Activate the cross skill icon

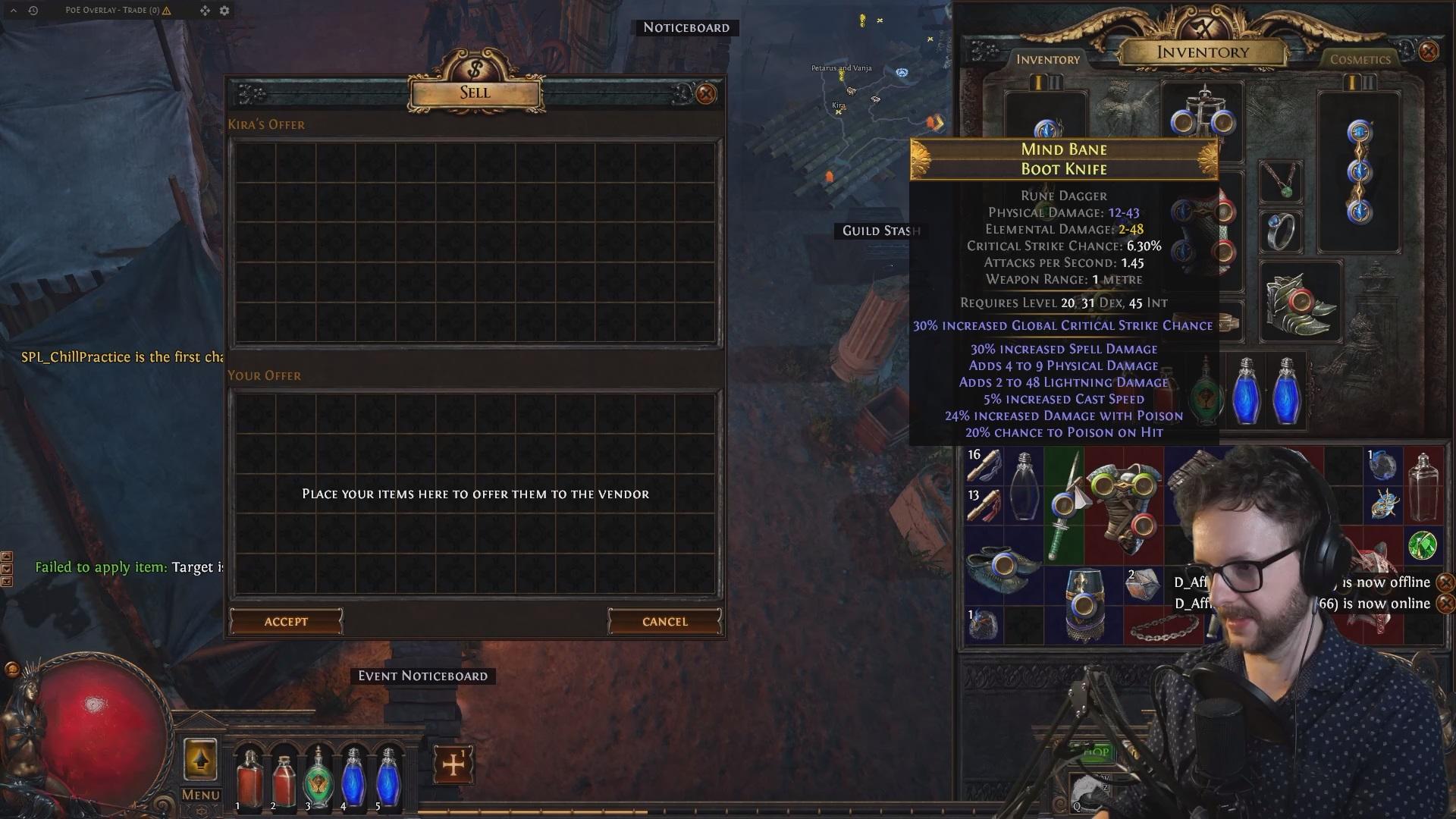pos(453,764)
